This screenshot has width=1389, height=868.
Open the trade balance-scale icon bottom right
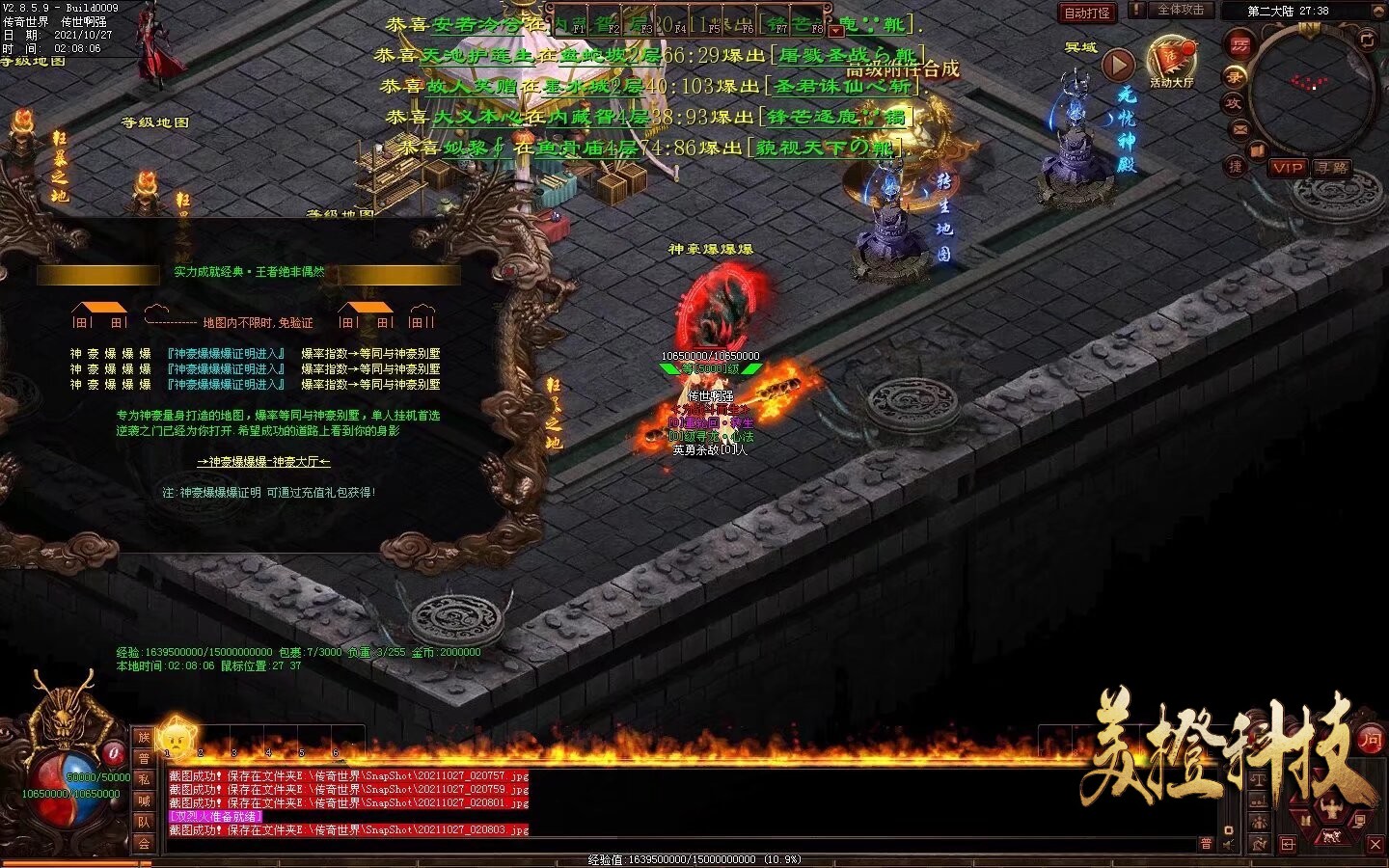click(x=1258, y=779)
